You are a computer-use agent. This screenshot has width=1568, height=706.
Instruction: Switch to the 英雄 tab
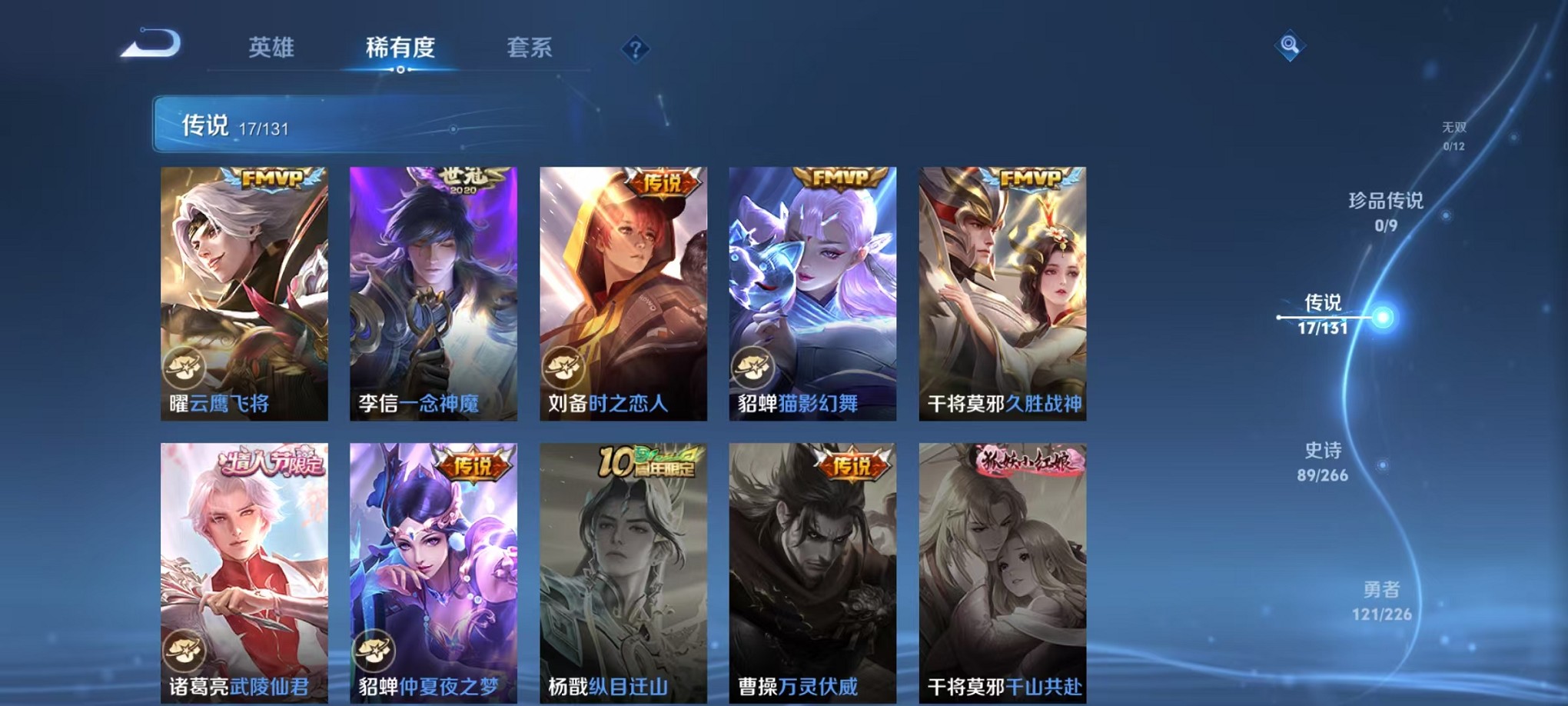coord(271,48)
